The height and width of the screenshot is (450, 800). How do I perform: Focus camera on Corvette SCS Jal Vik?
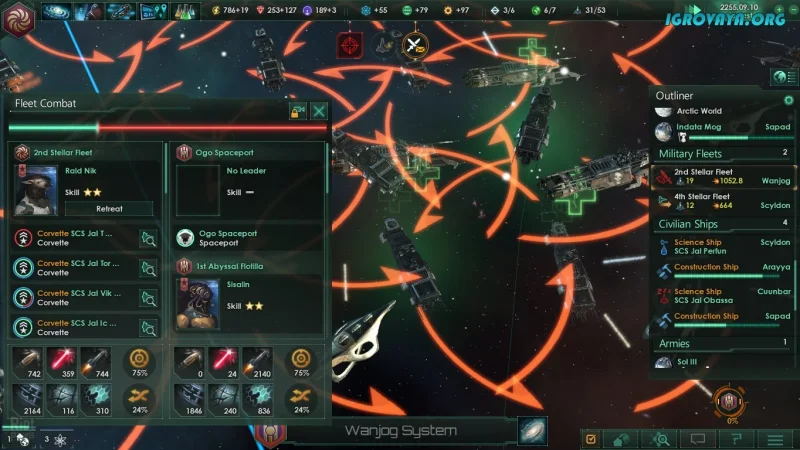click(x=148, y=297)
